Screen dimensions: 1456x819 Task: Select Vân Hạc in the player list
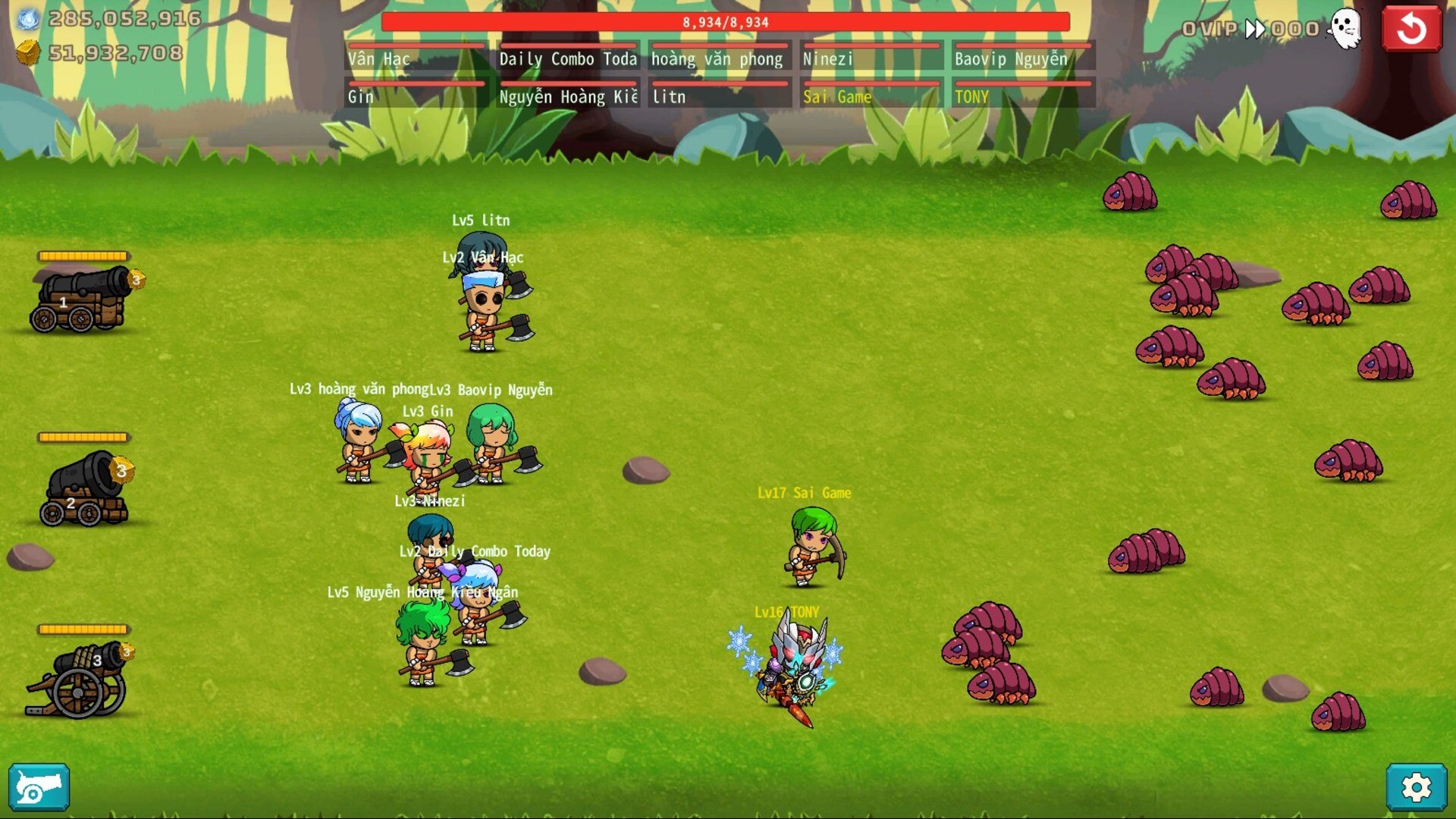pyautogui.click(x=416, y=58)
